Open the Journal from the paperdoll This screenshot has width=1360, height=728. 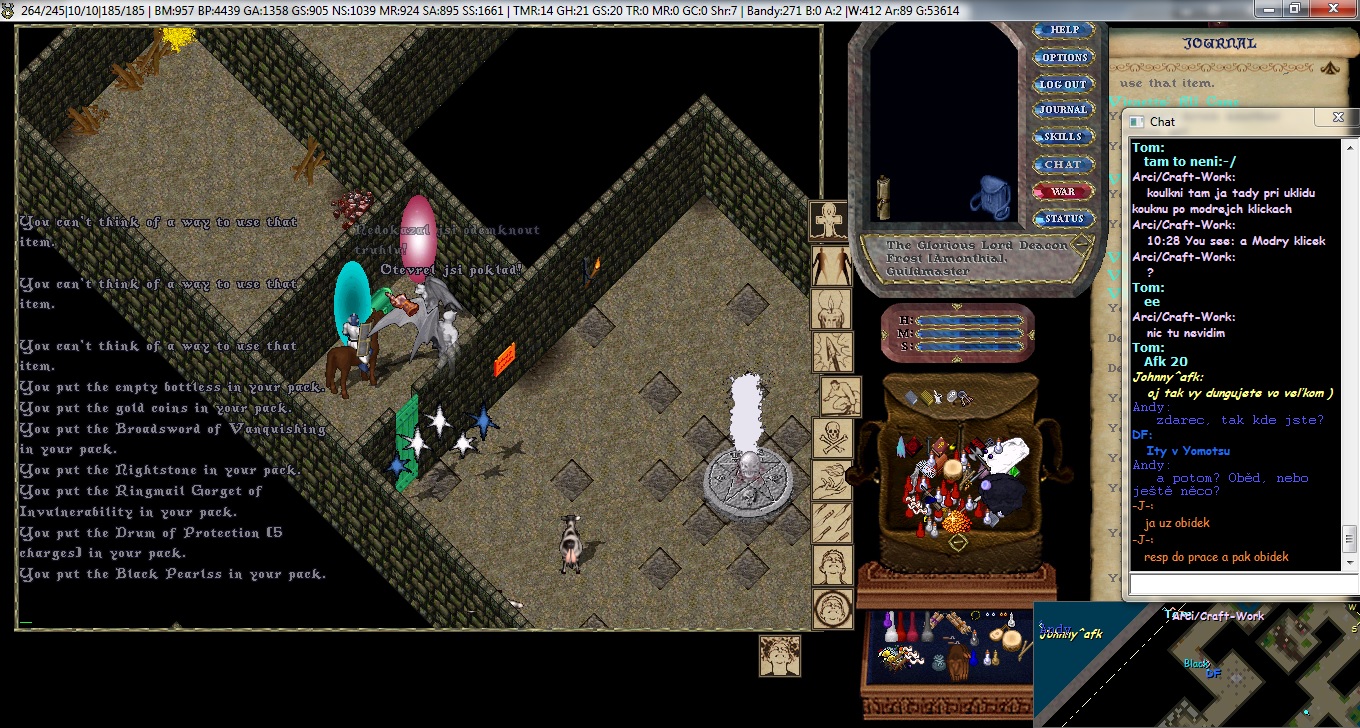click(1064, 110)
